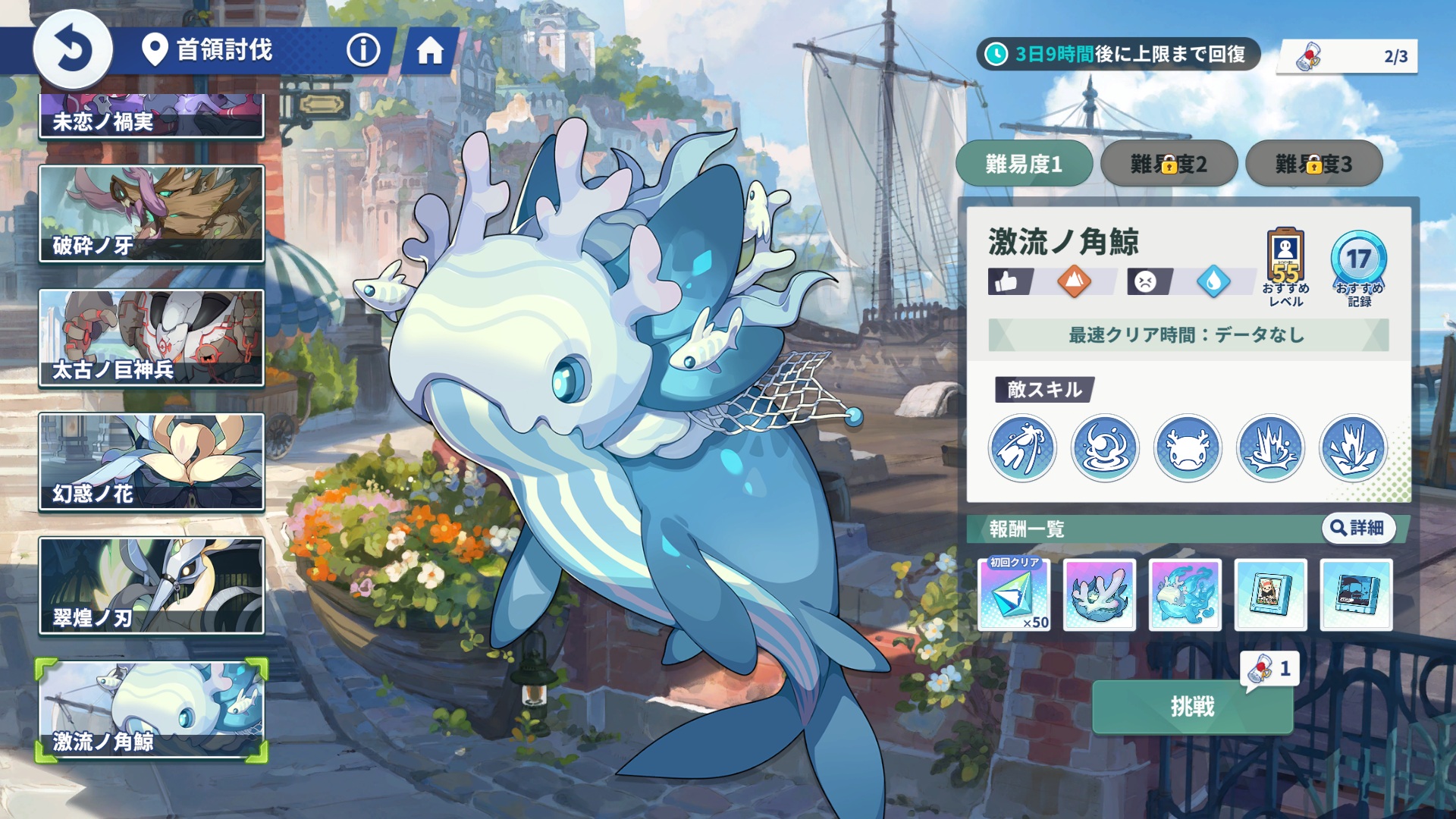
Task: Switch to the 難易度1 tab
Action: tap(1024, 163)
